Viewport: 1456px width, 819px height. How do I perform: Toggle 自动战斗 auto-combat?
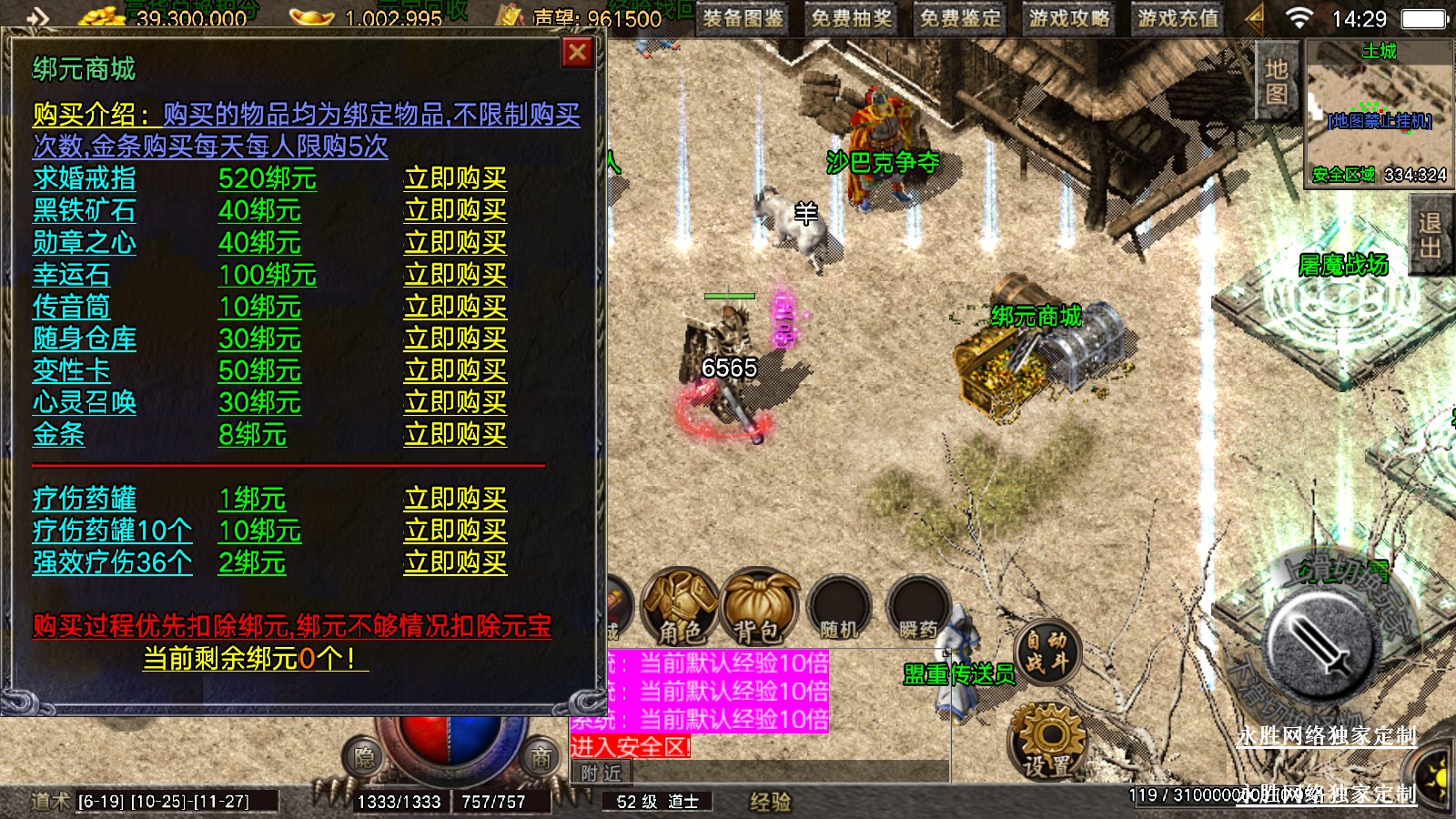(1047, 652)
